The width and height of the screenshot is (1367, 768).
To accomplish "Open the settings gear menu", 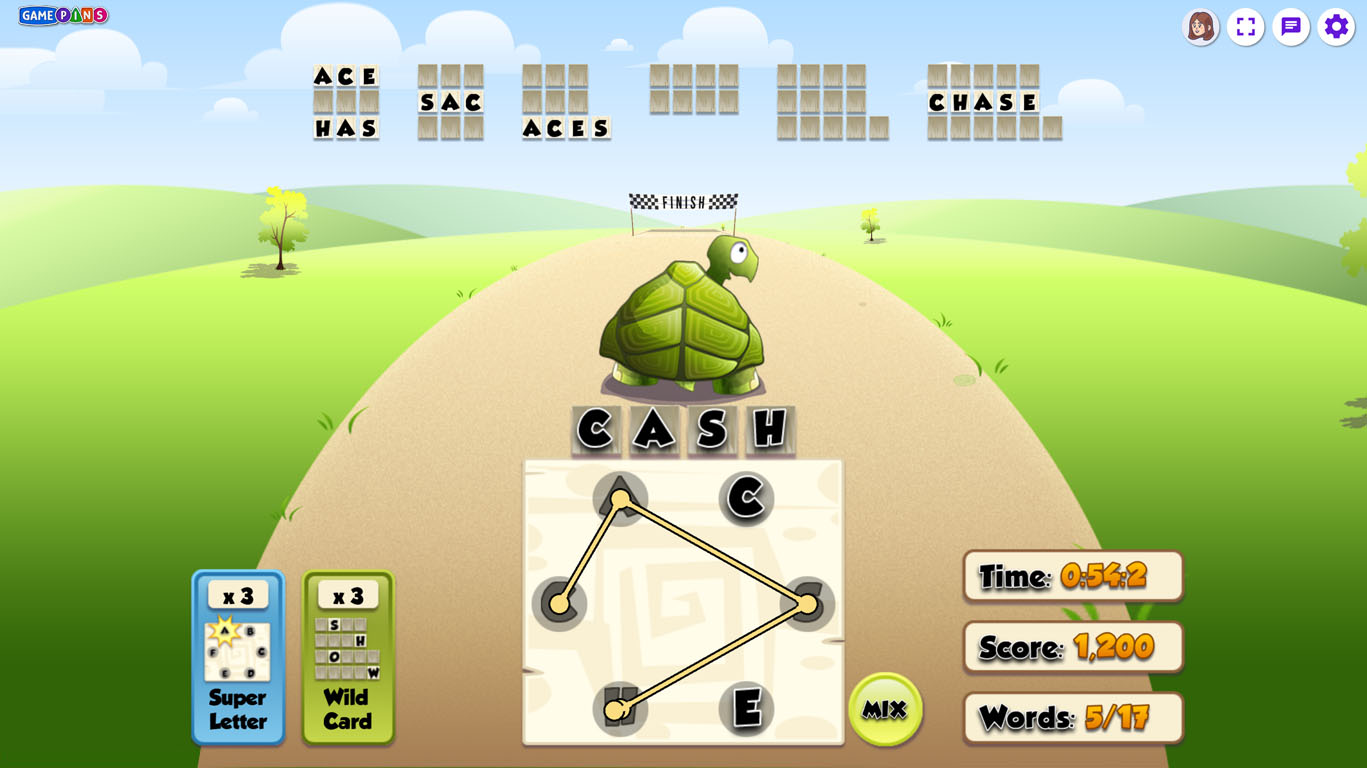I will point(1336,27).
